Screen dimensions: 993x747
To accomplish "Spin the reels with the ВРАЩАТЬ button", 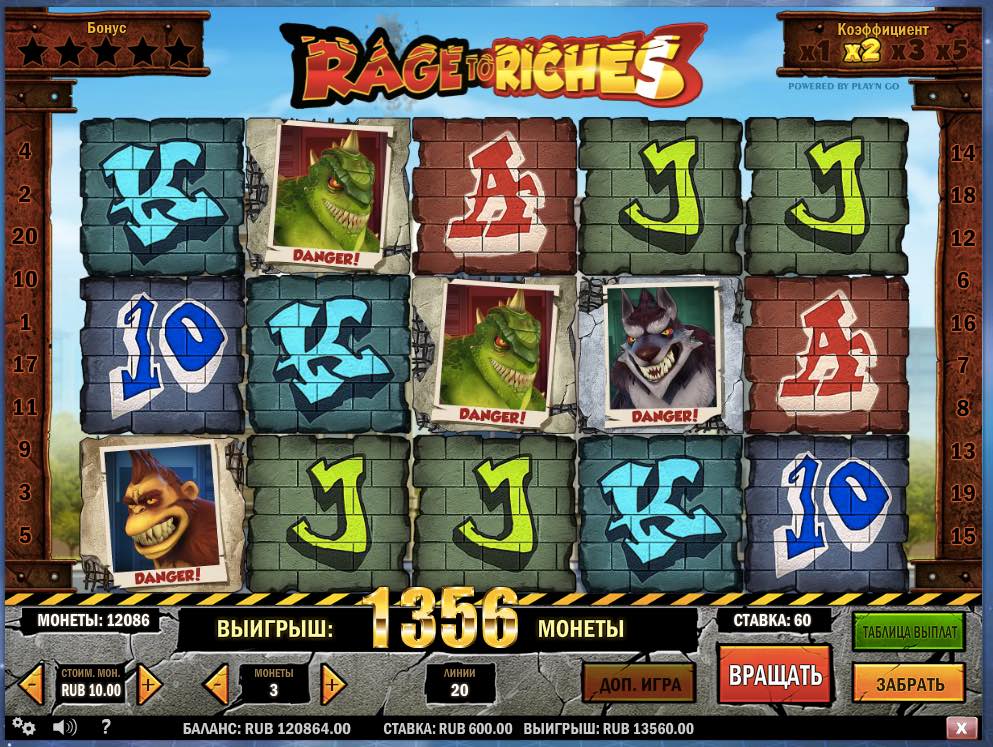I will pyautogui.click(x=774, y=674).
